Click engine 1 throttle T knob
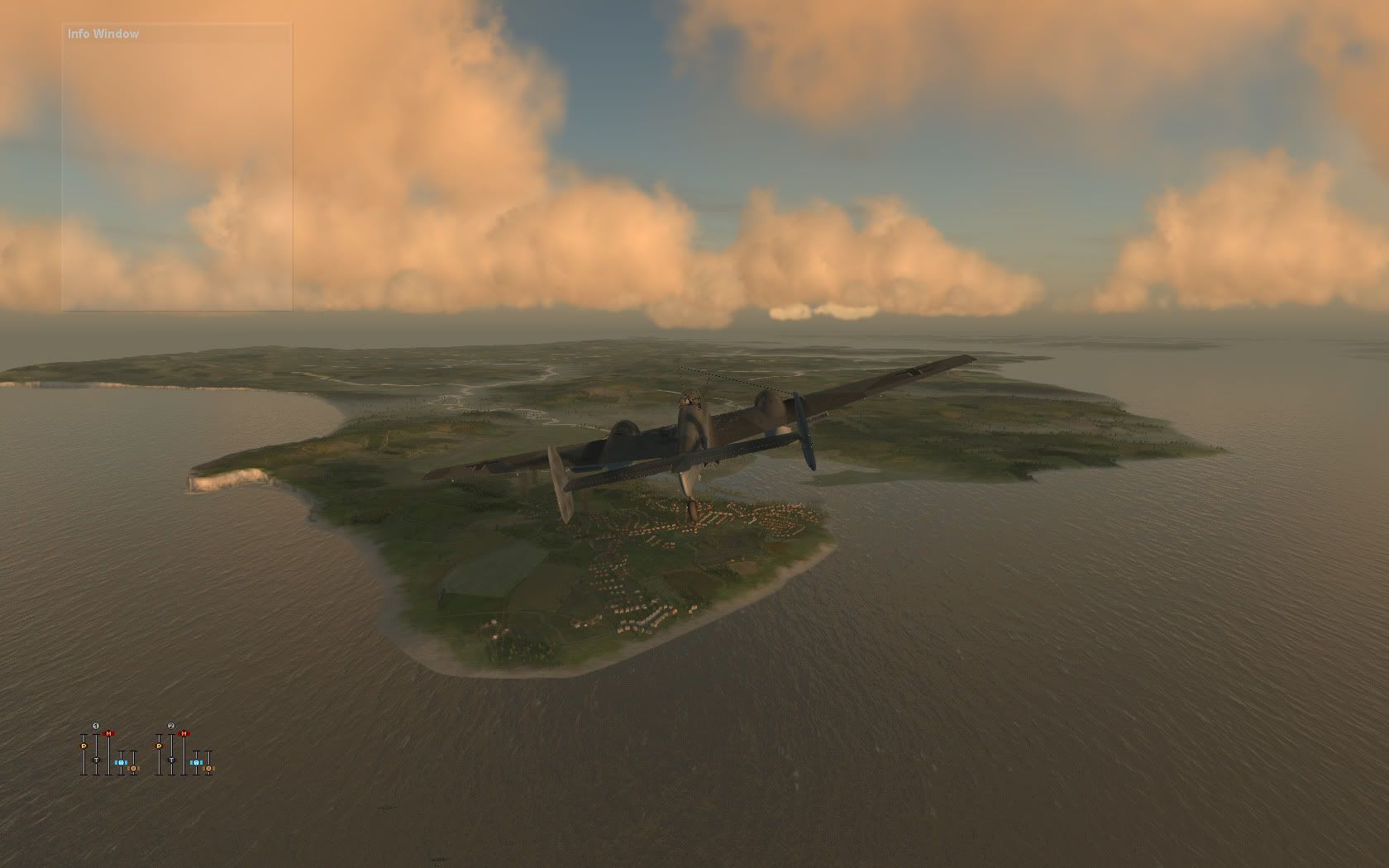 pos(96,759)
